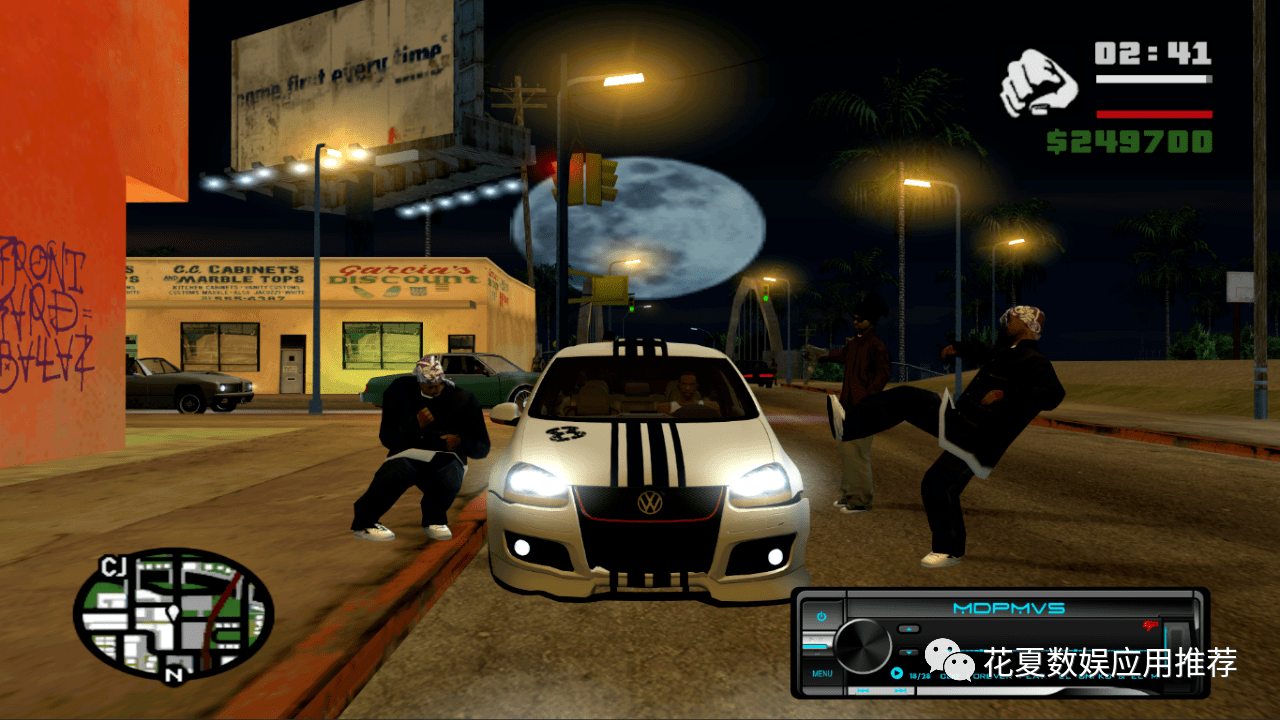Viewport: 1280px width, 720px height.
Task: Turn the stereo volume knob
Action: click(x=862, y=645)
